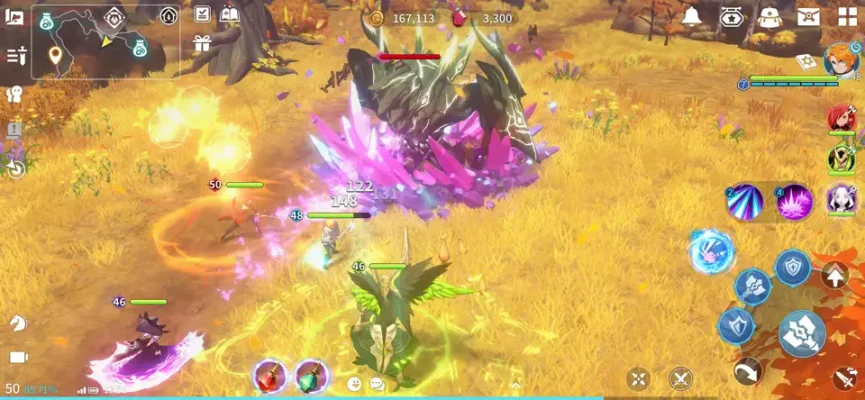Viewport: 865px width, 400px height.
Task: Tap the upward arrow jump button
Action: tap(835, 276)
